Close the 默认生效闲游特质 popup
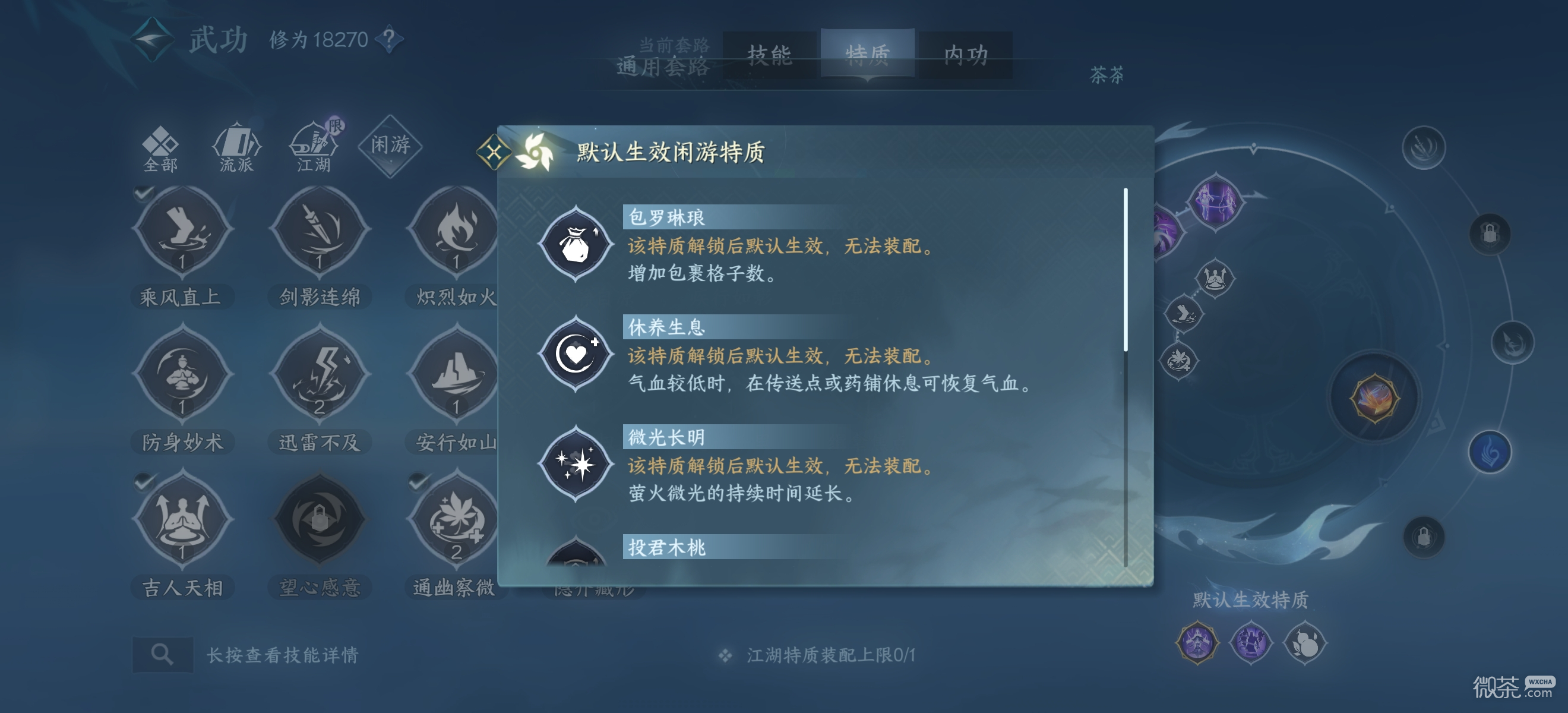This screenshot has height=713, width=1568. [x=494, y=153]
